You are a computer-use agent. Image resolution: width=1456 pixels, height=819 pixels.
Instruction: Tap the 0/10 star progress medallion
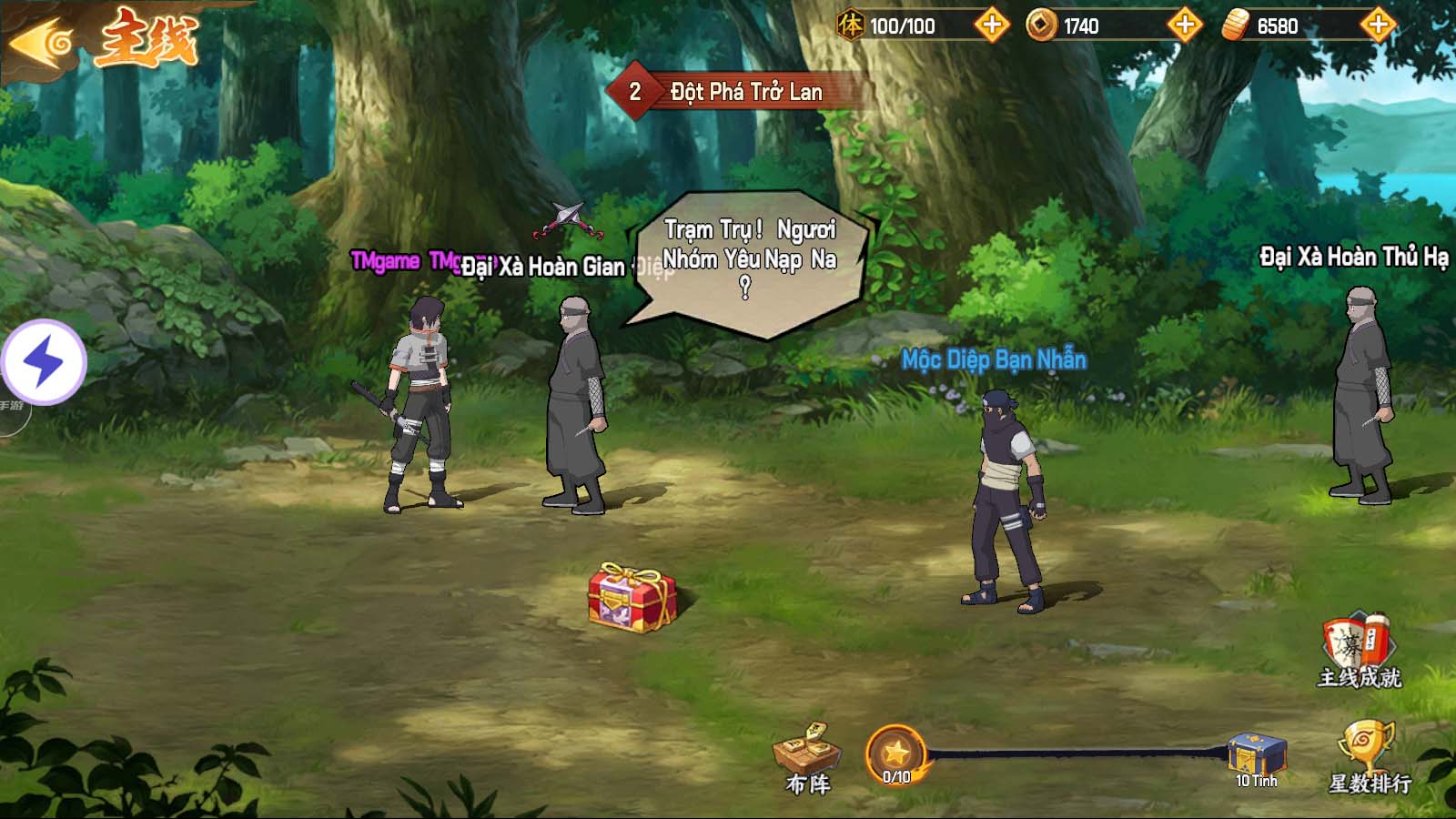tap(896, 754)
